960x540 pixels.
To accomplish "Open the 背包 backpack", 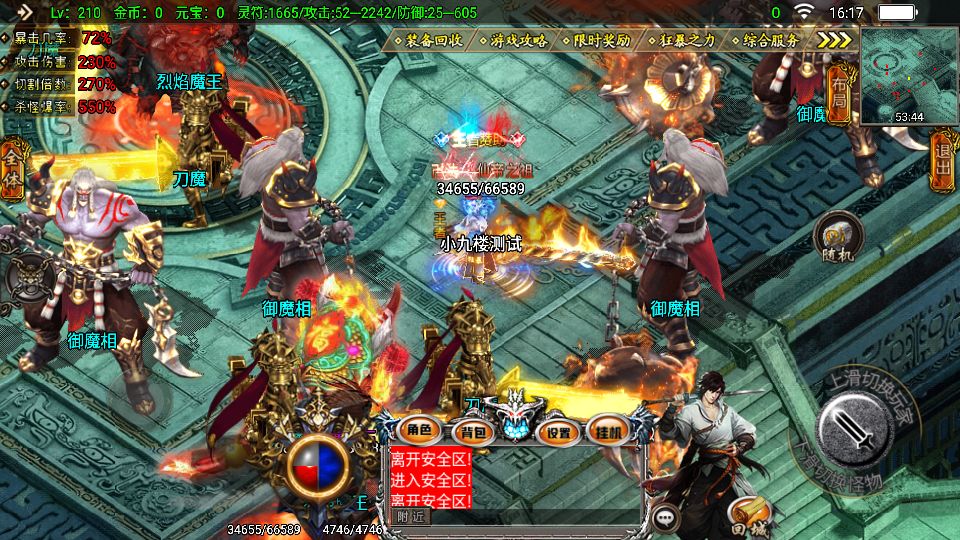I will (470, 432).
